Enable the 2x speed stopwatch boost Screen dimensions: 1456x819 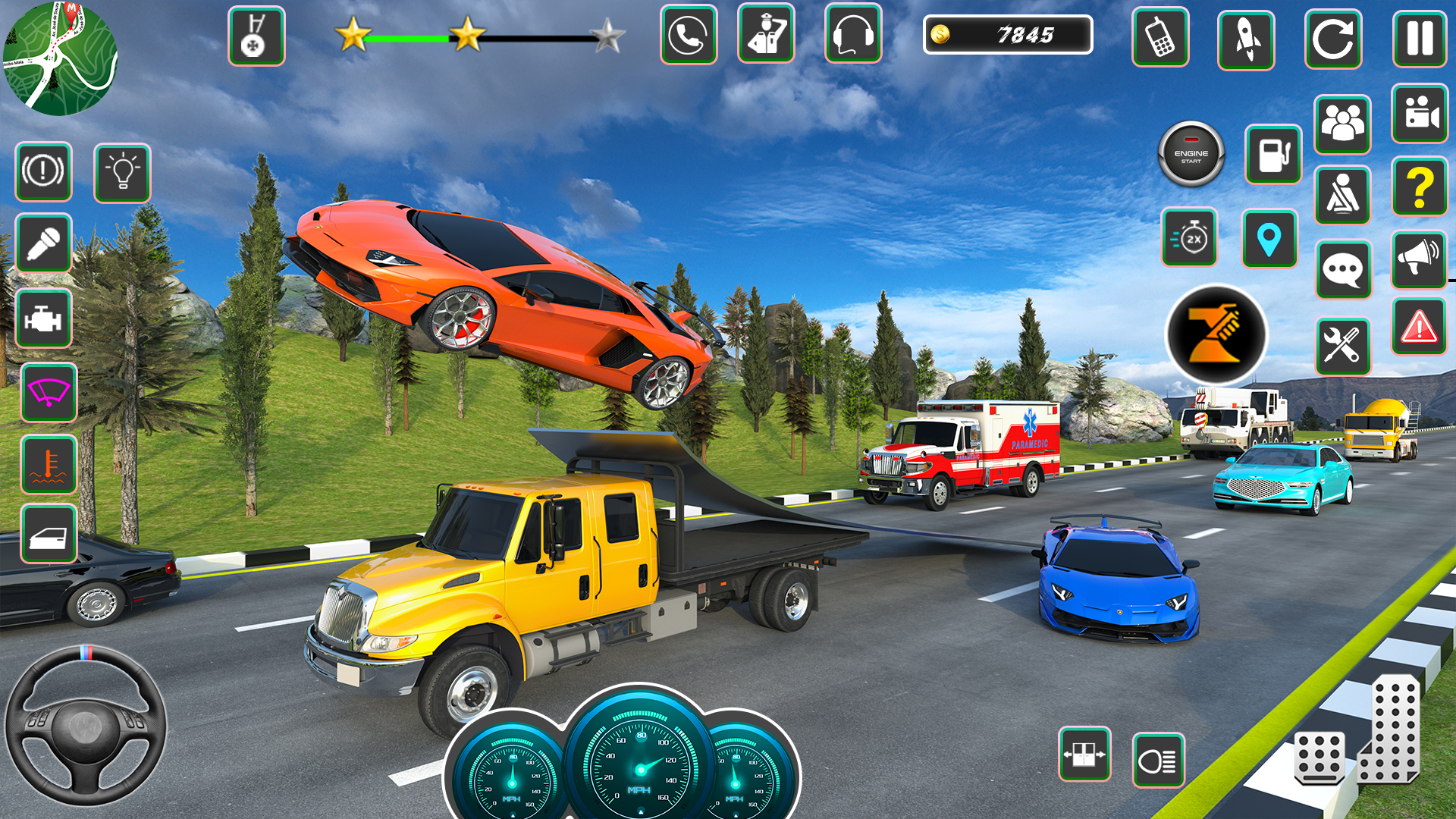[1189, 237]
